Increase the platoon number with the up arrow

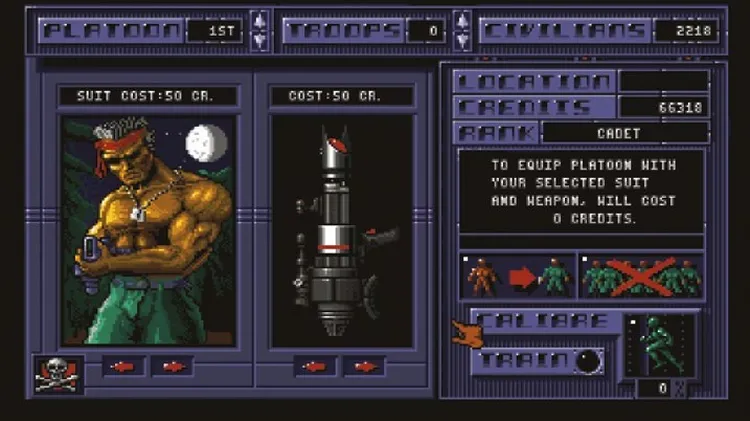click(259, 20)
